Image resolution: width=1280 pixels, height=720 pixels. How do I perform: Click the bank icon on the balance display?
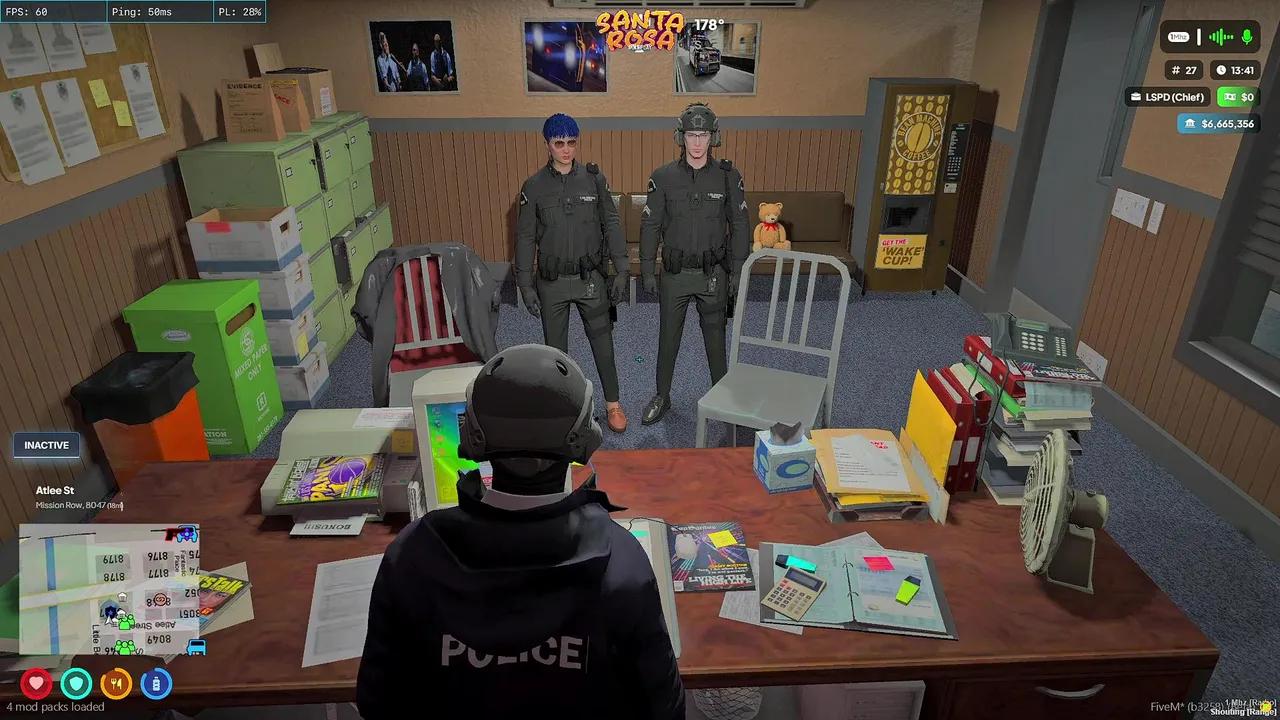click(x=1190, y=124)
